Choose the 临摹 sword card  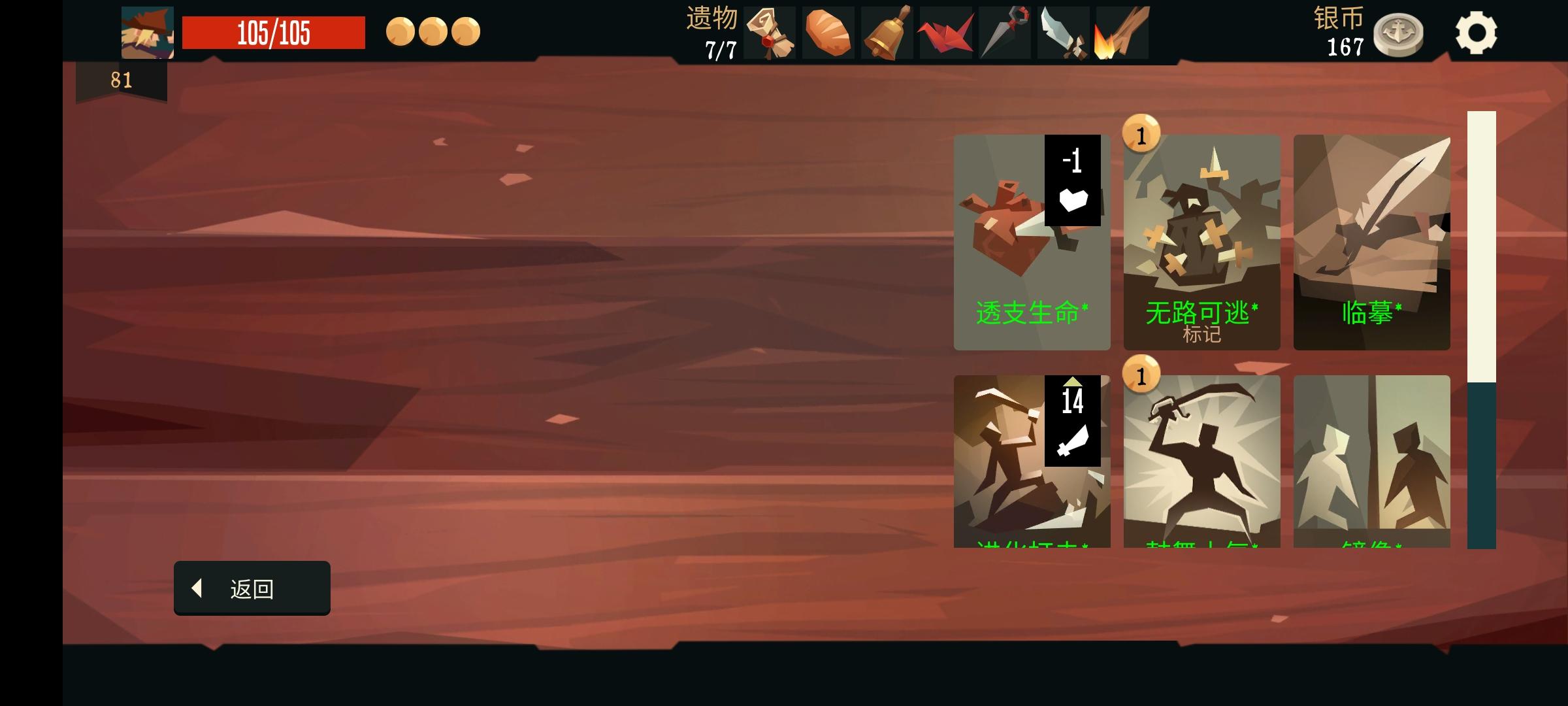pyautogui.click(x=1372, y=242)
